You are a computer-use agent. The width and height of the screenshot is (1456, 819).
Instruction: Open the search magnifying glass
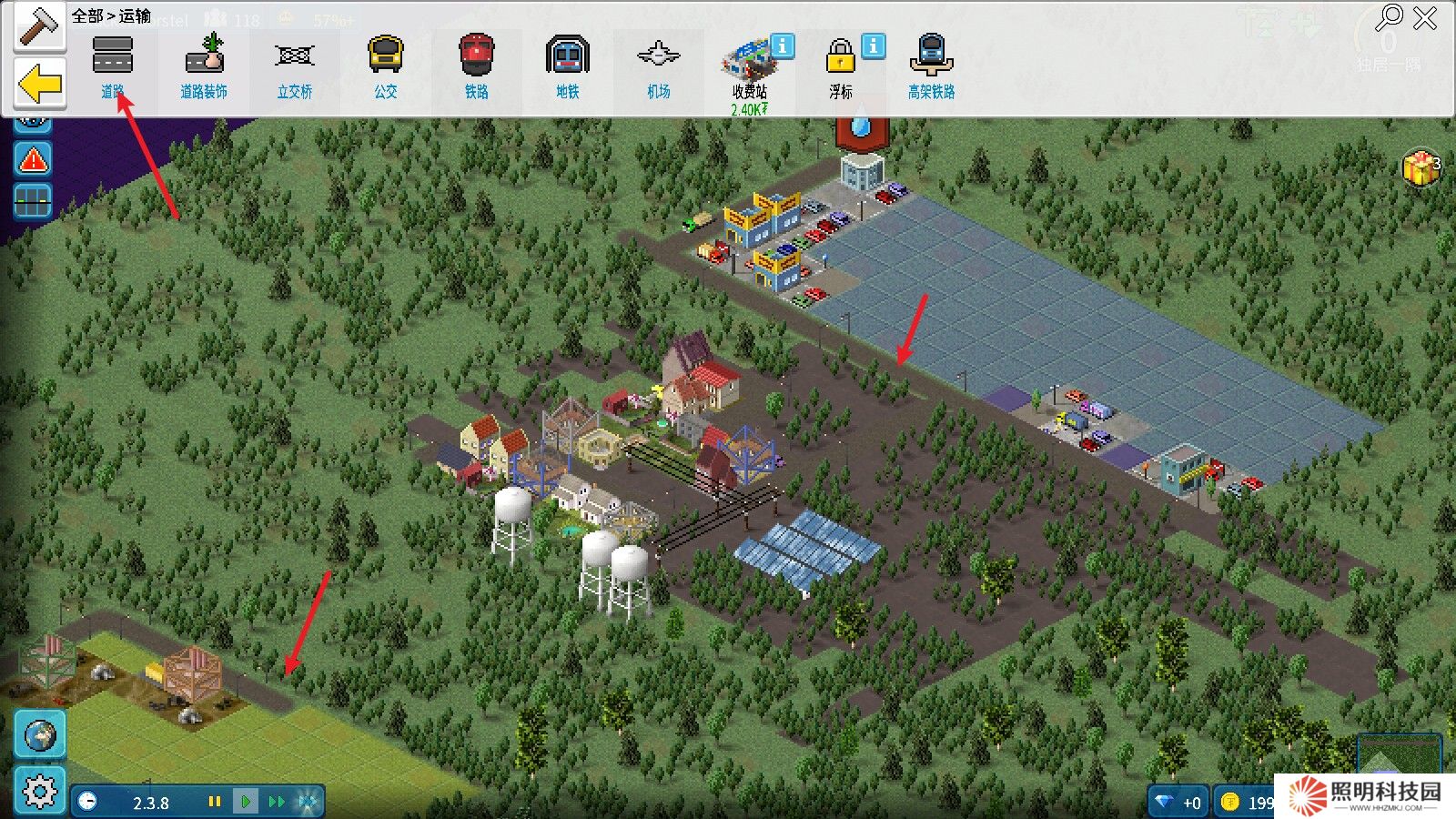click(x=1390, y=16)
